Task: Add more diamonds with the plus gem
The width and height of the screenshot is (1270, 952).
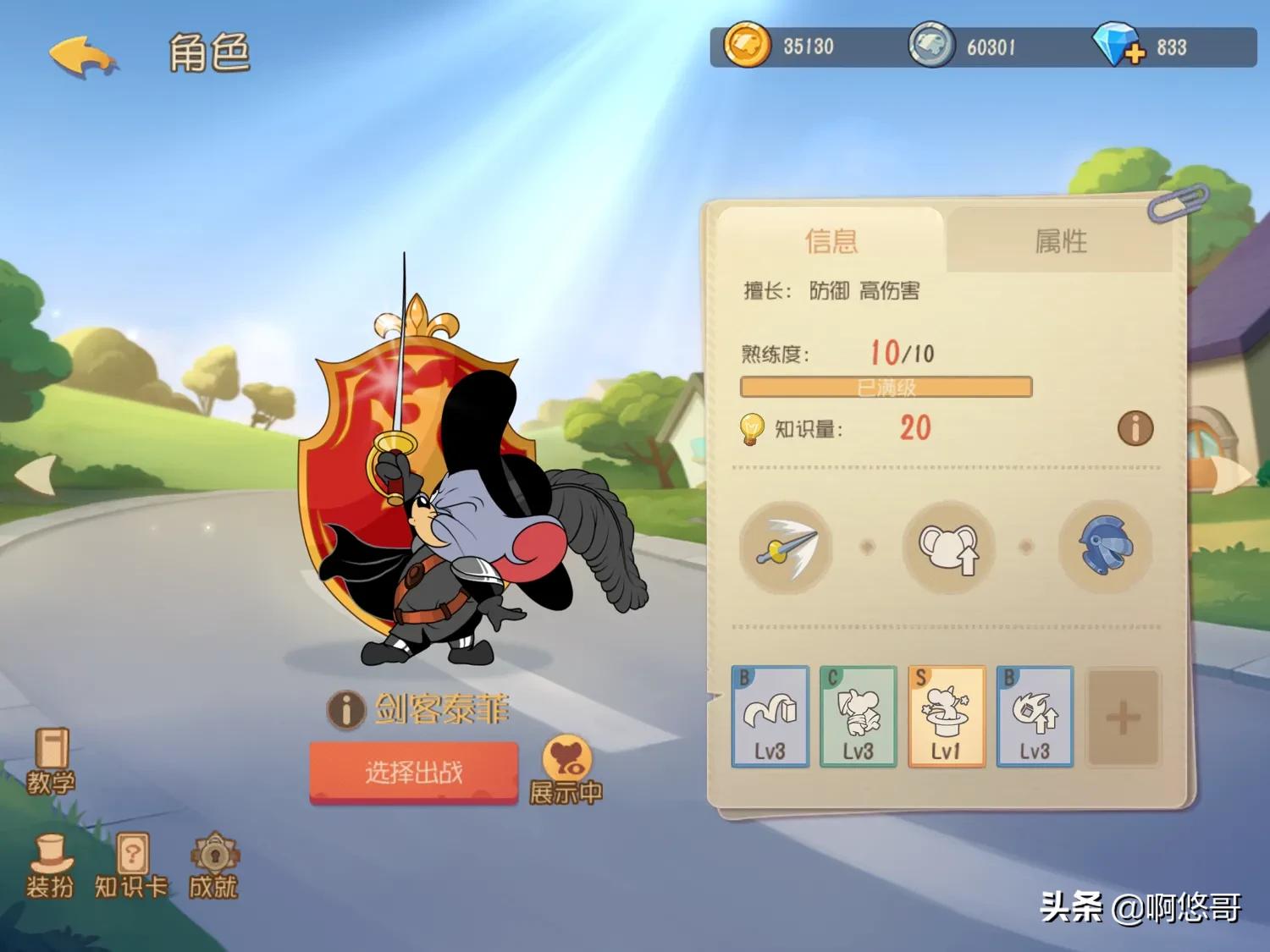Action: coord(1118,47)
